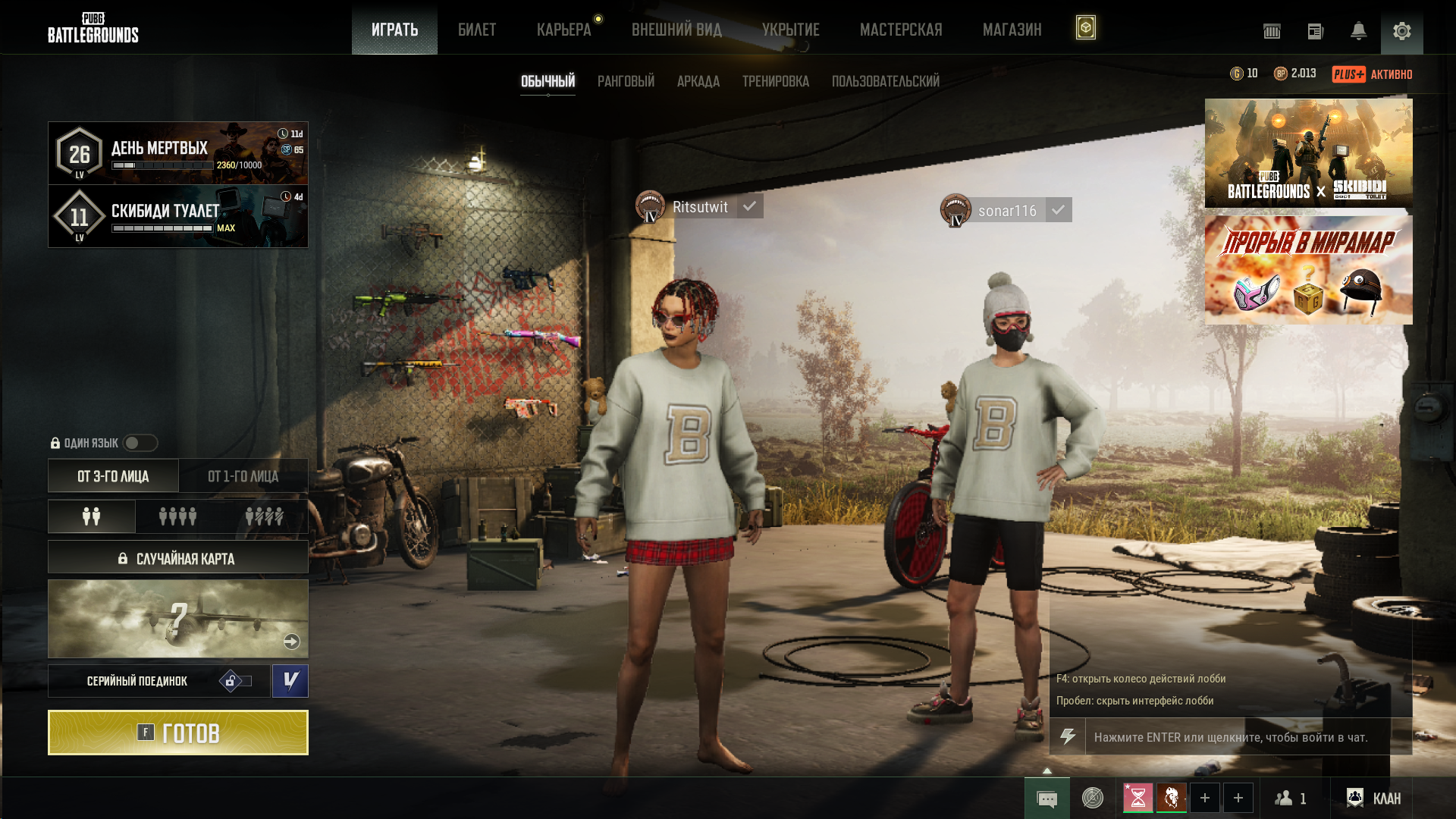This screenshot has height=819, width=1456.
Task: Open the БИЛЕТ pass tab
Action: click(476, 30)
